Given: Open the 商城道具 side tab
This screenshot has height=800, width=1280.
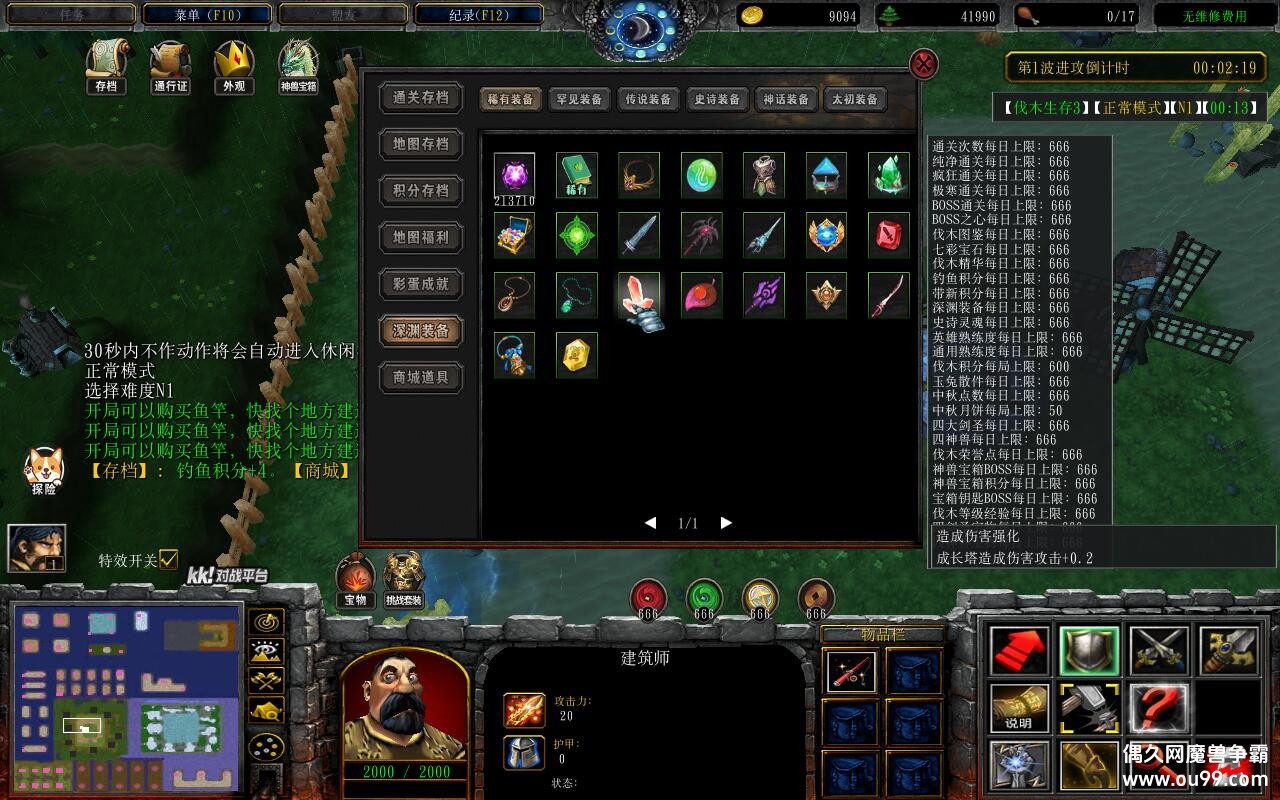Looking at the screenshot, I should 421,377.
